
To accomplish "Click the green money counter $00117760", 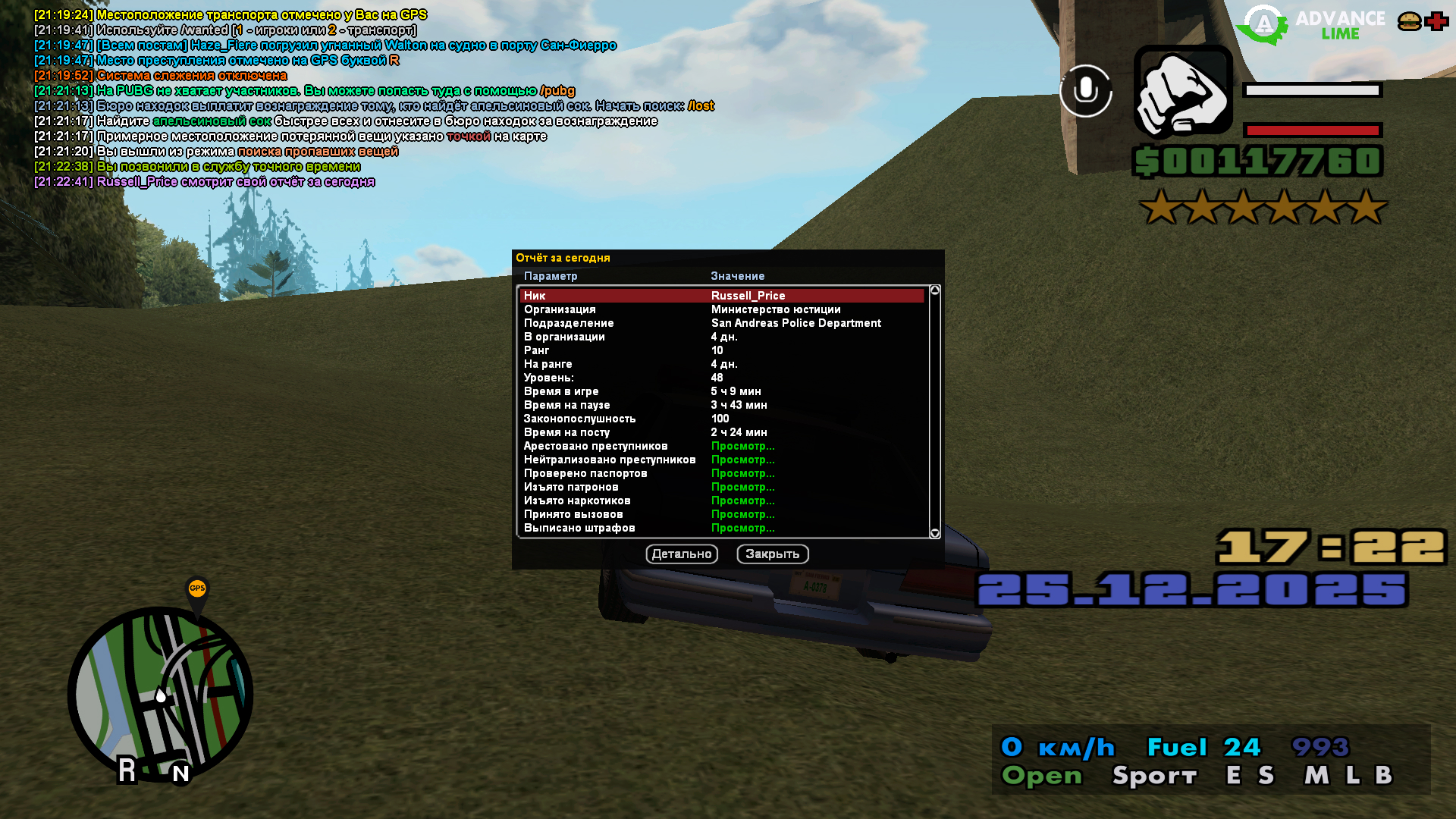I will click(x=1257, y=160).
